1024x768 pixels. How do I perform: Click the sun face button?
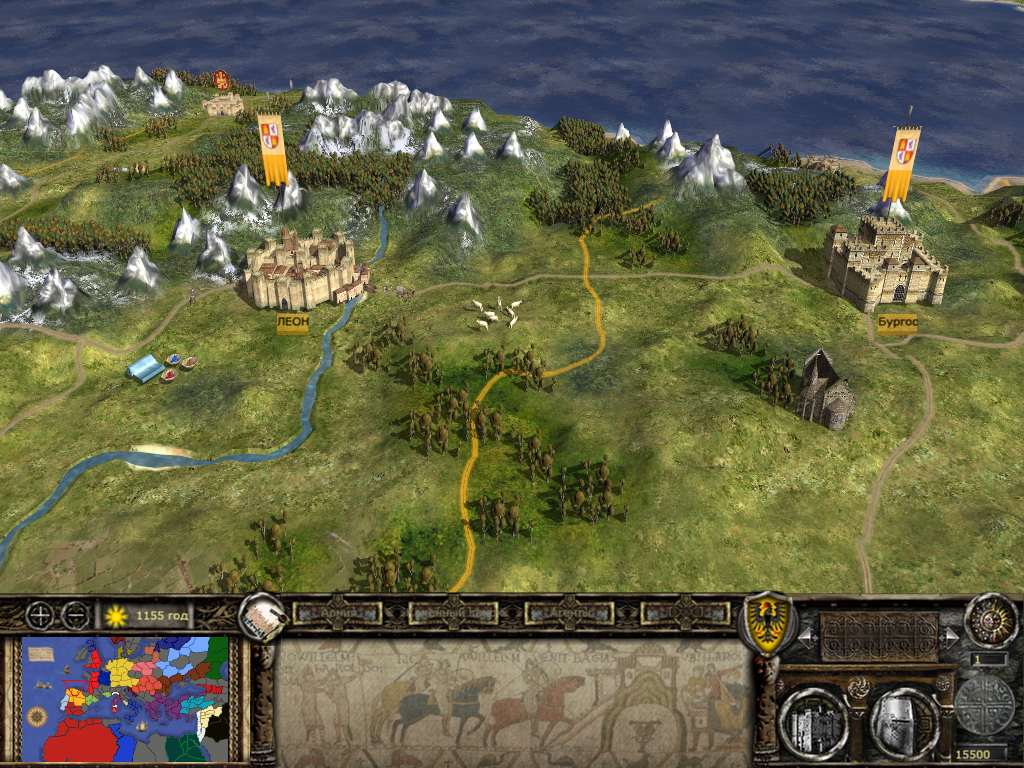(990, 621)
